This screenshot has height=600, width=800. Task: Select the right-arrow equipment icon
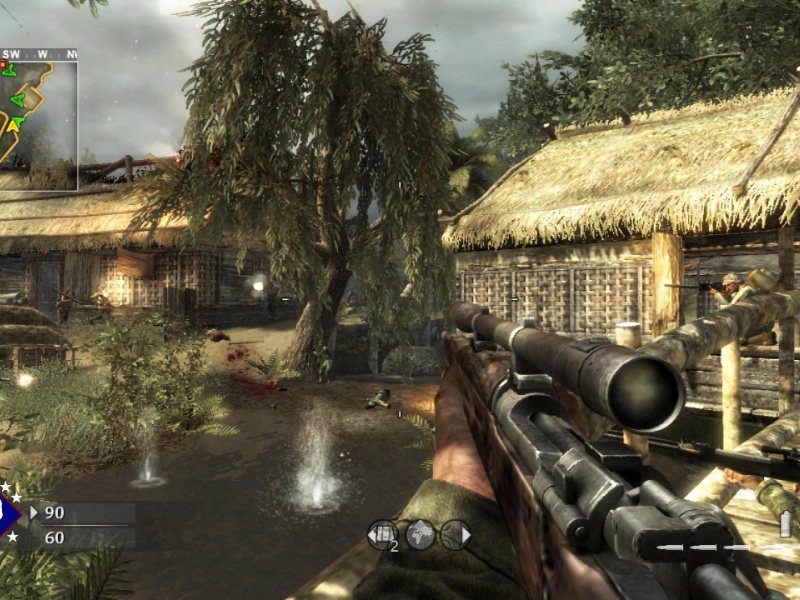456,534
